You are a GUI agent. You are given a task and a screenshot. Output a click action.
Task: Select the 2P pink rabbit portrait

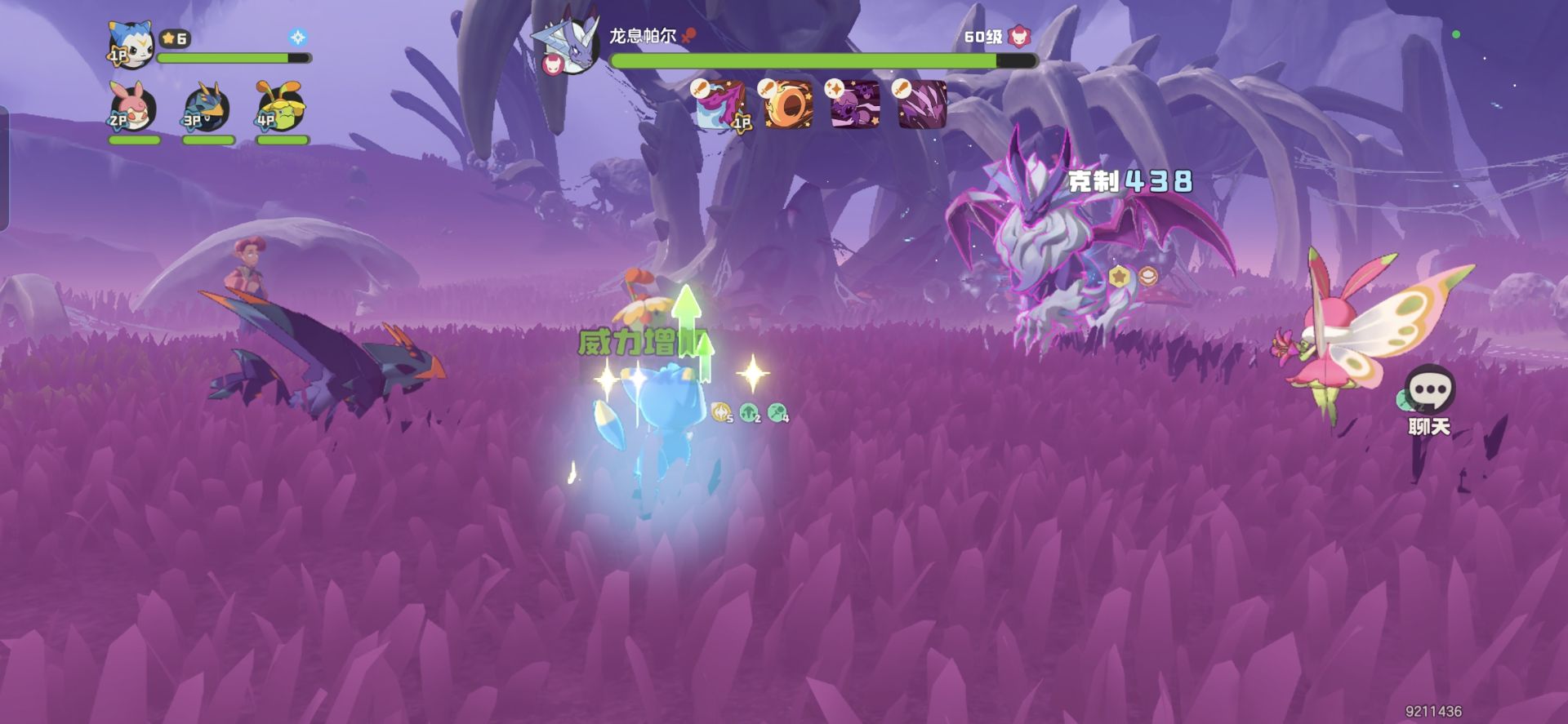(x=133, y=108)
